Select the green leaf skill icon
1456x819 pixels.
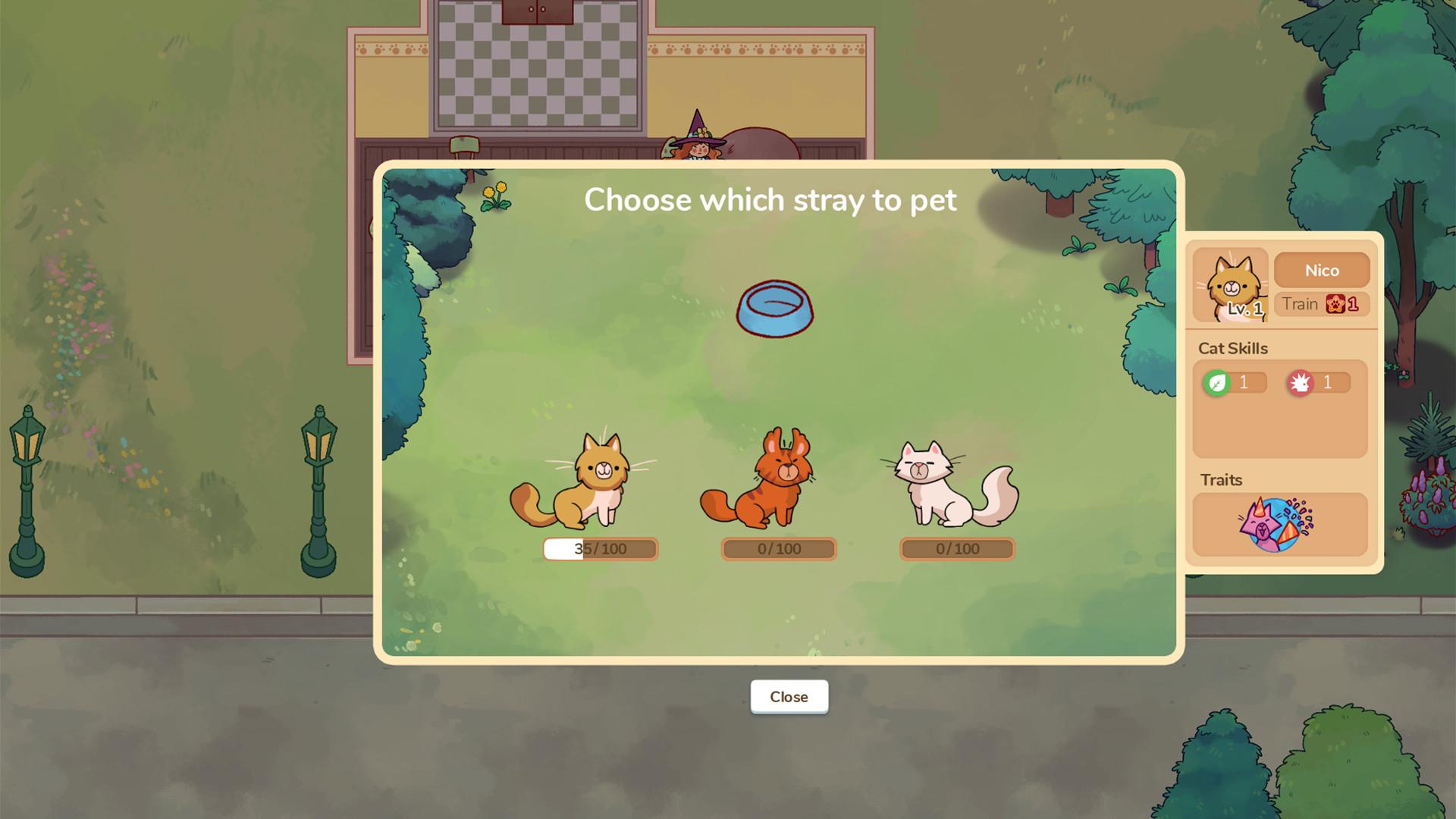(x=1219, y=382)
